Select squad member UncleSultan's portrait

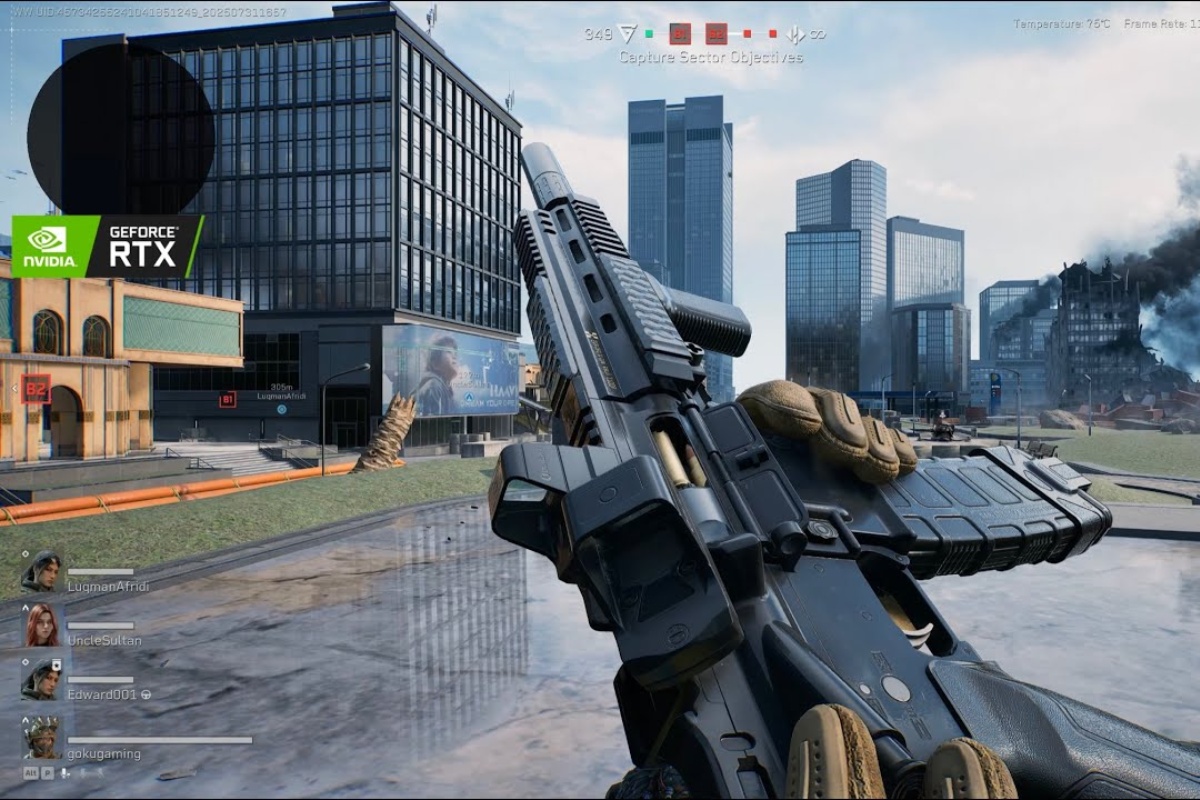point(42,626)
